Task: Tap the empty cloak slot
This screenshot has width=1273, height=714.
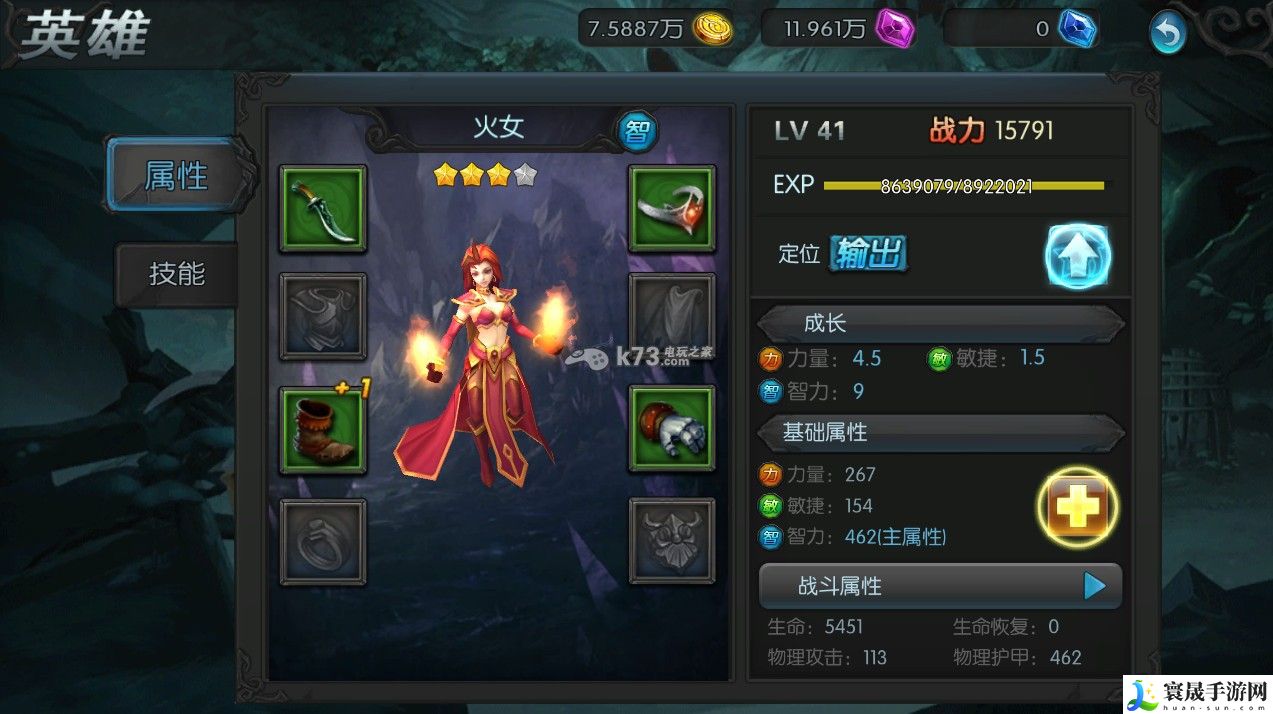Action: pyautogui.click(x=671, y=316)
